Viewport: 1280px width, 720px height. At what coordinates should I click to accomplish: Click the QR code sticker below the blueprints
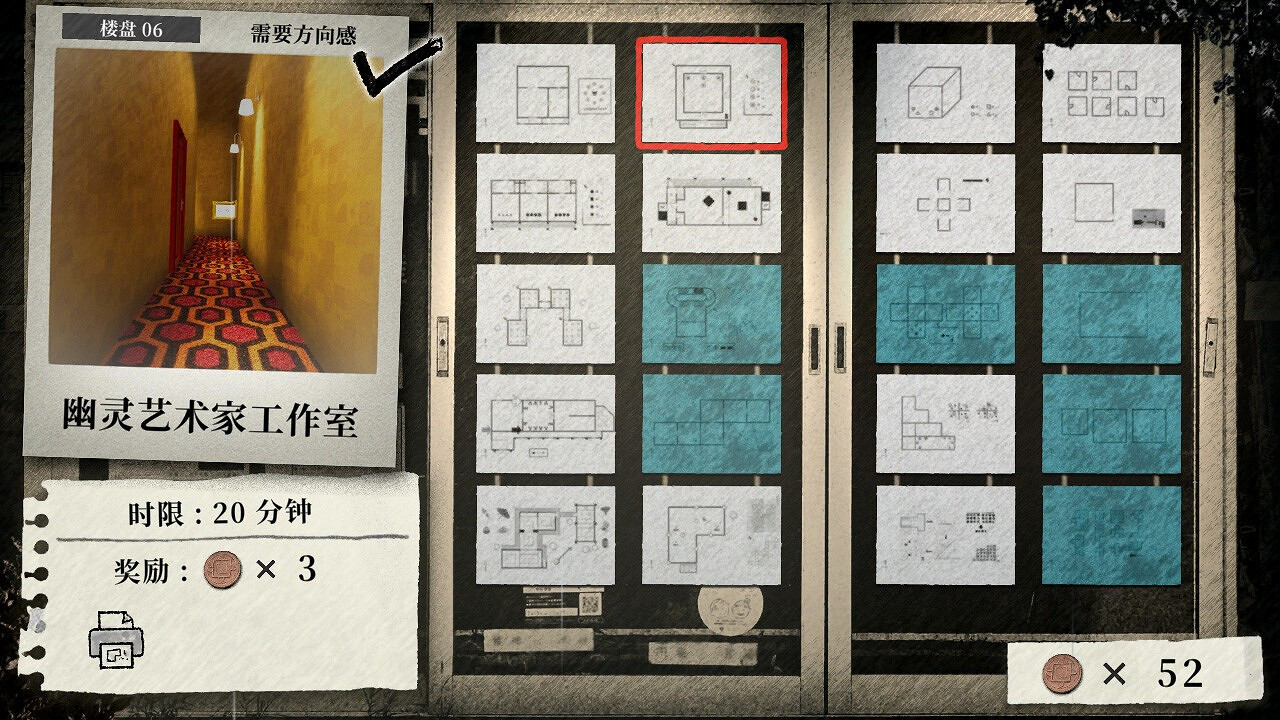(588, 603)
